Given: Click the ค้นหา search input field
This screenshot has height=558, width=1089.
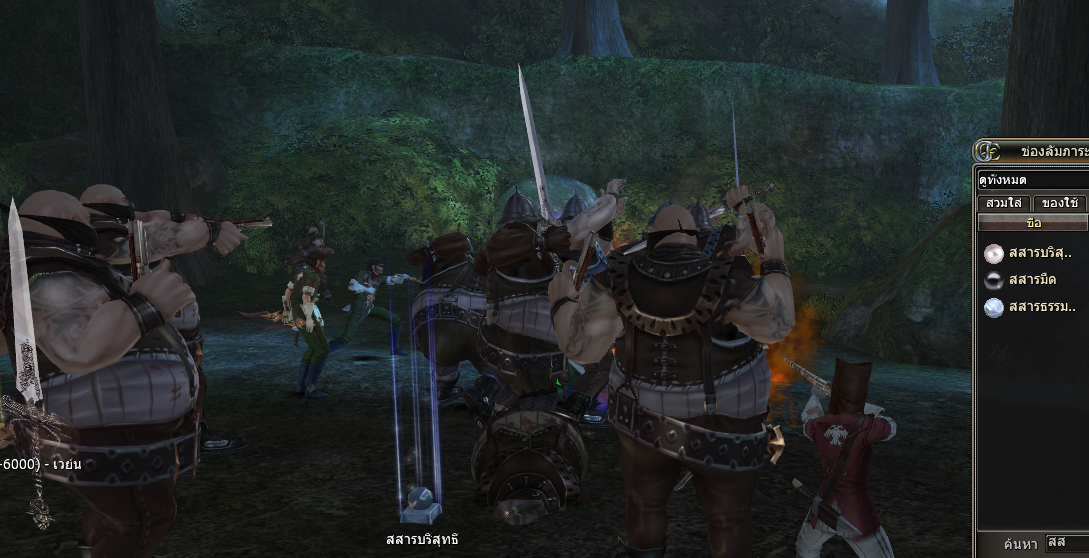Looking at the screenshot, I should (1066, 543).
